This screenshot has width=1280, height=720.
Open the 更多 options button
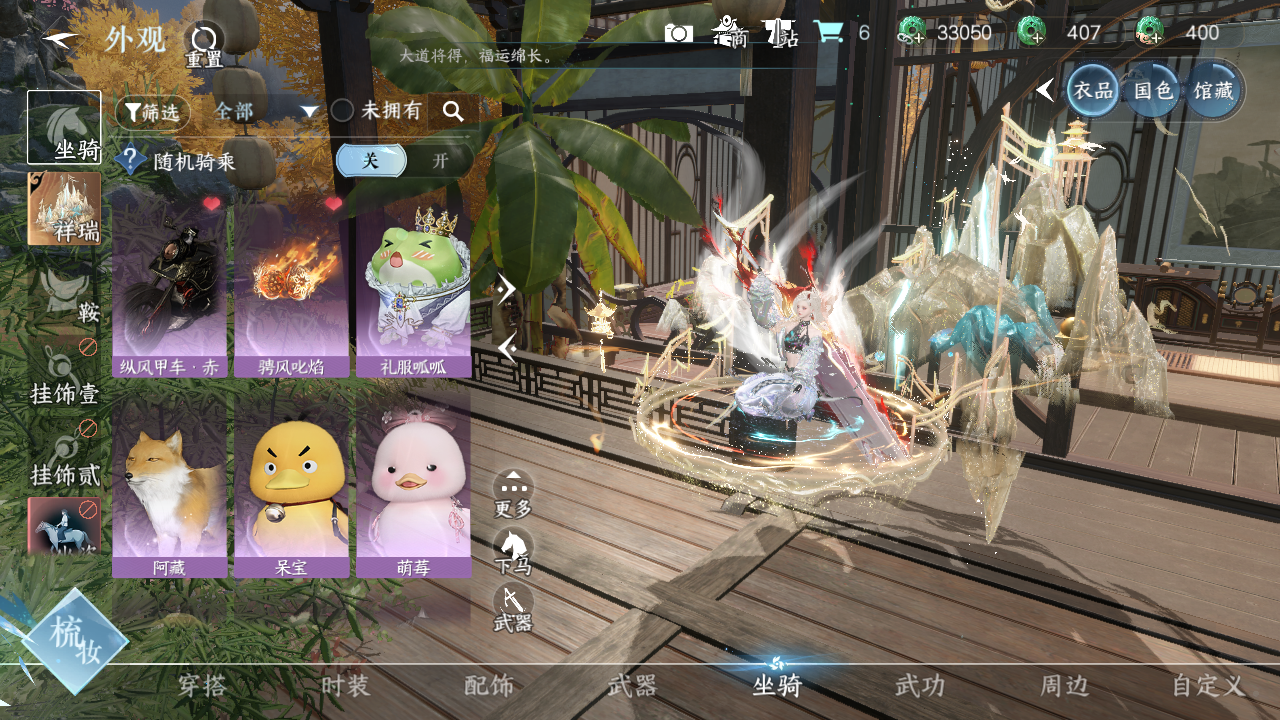(x=513, y=492)
